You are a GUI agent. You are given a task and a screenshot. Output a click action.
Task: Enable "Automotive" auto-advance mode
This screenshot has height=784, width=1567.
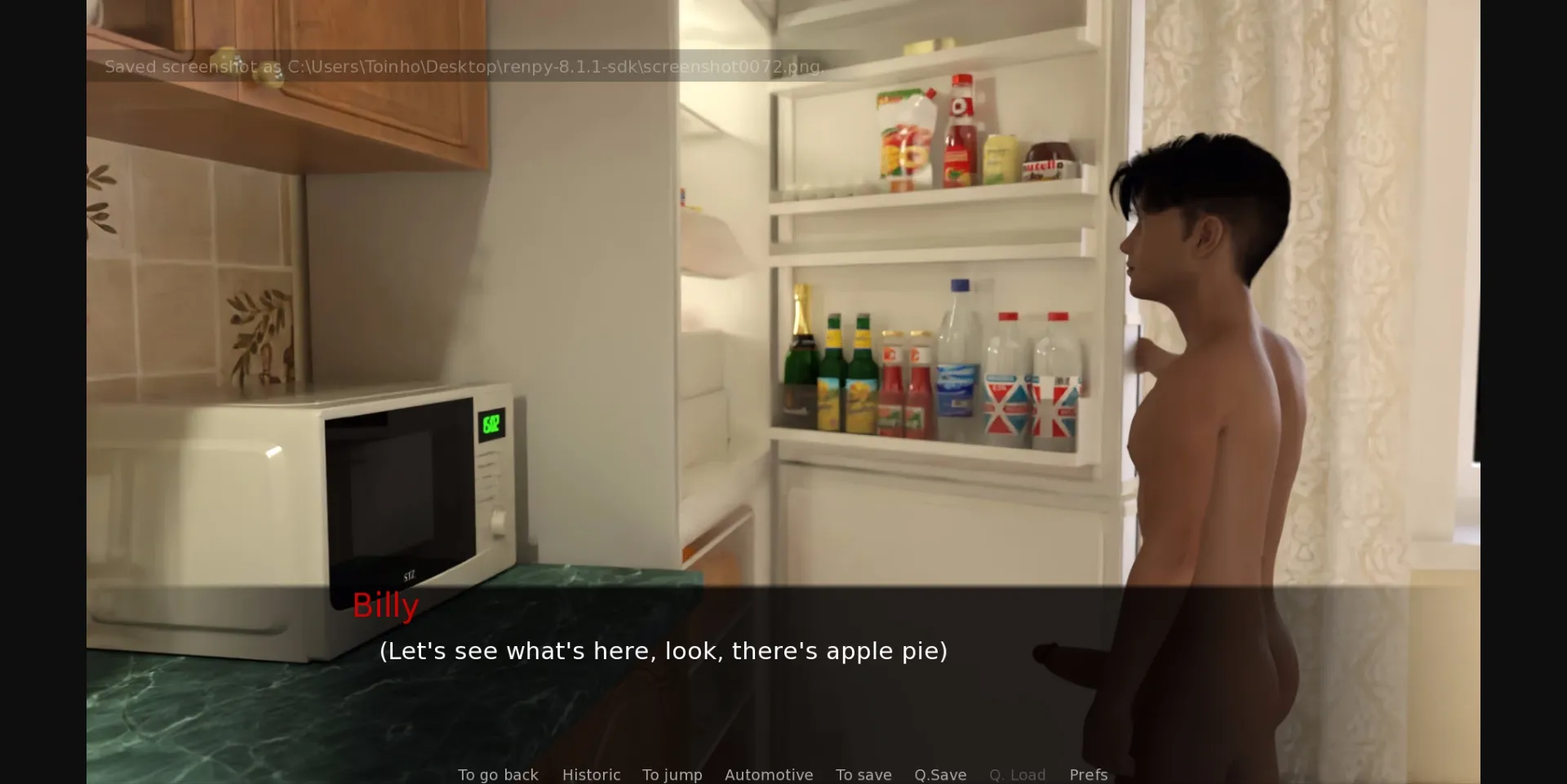(768, 775)
